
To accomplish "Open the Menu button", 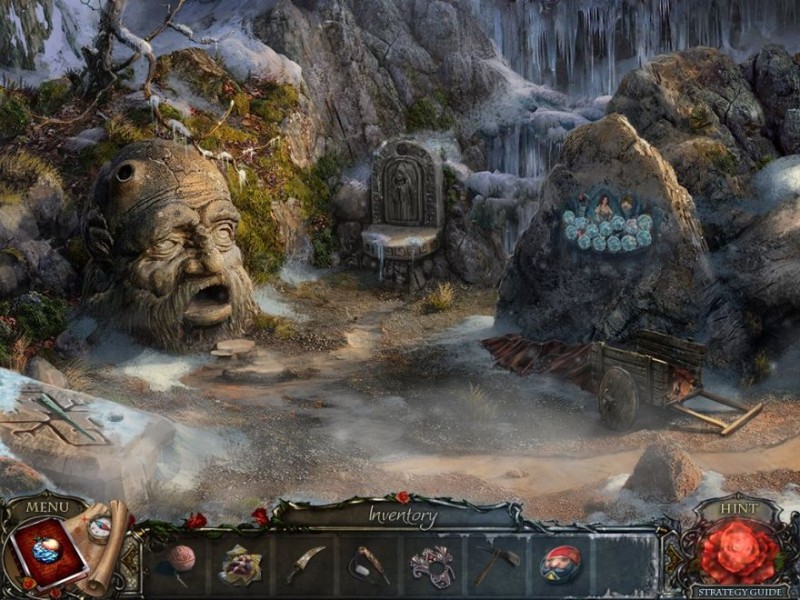I will pos(47,507).
